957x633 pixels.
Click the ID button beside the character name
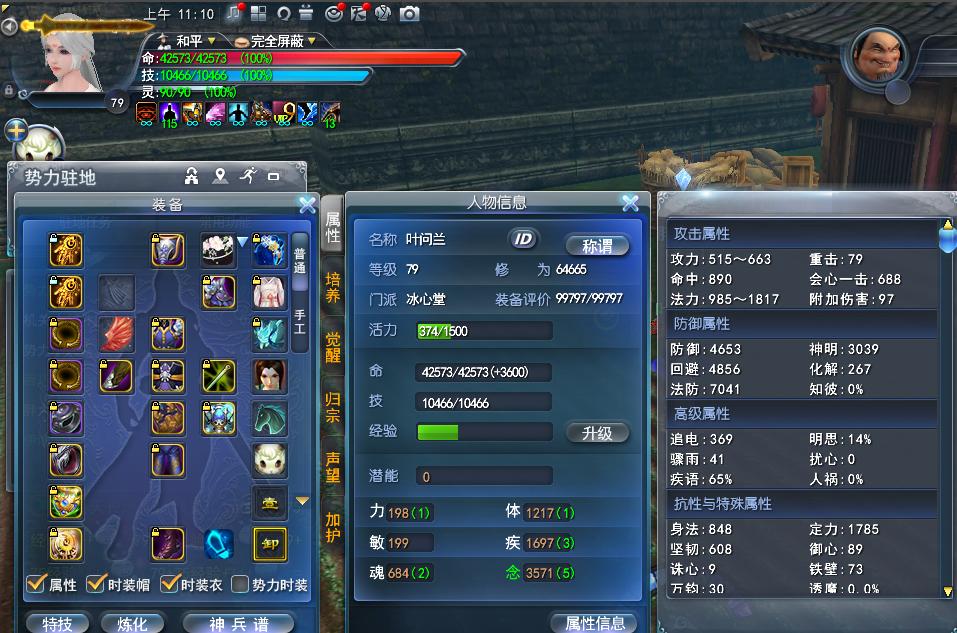[x=523, y=238]
